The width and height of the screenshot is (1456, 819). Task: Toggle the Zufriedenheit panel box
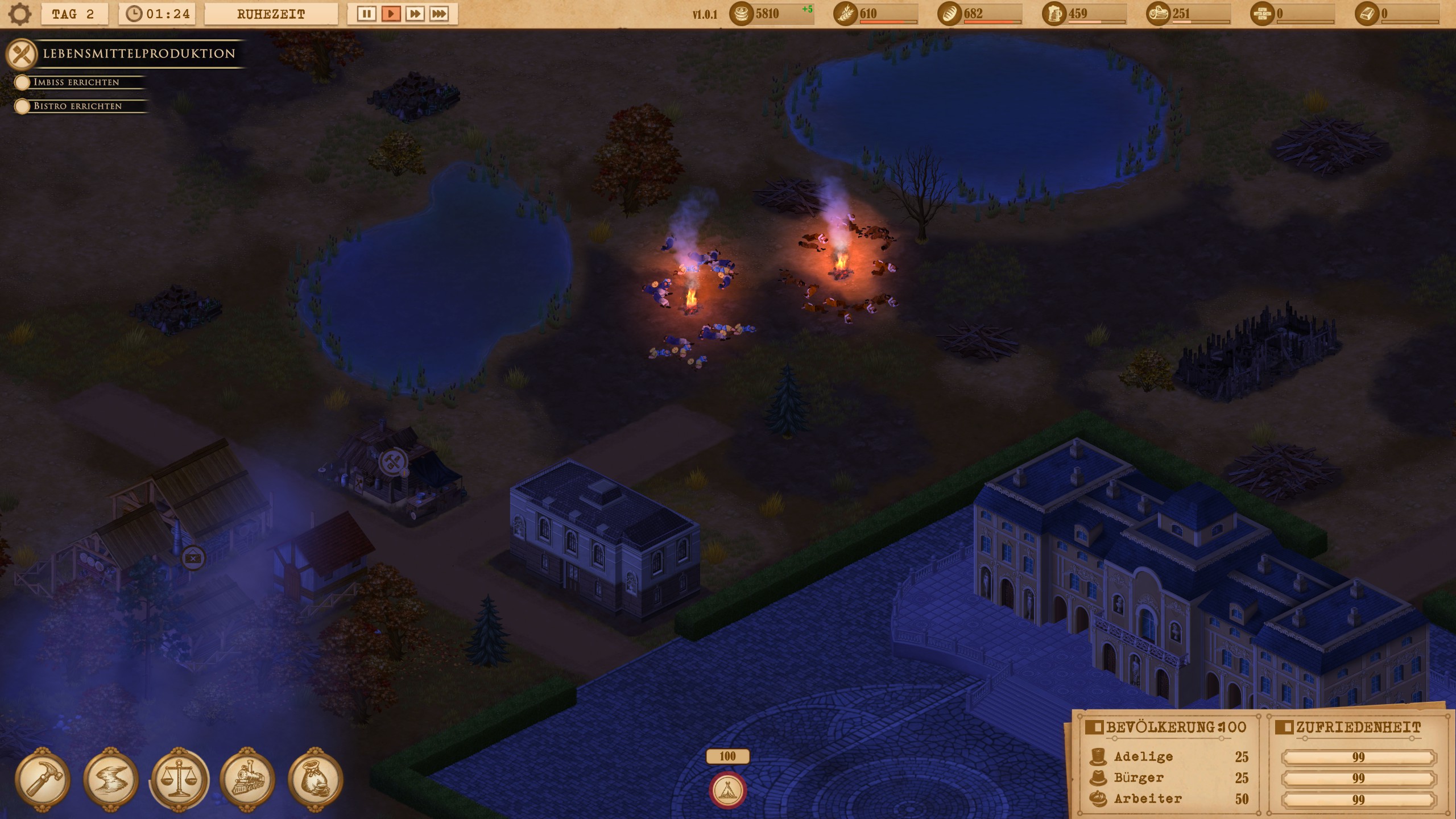tap(1283, 727)
